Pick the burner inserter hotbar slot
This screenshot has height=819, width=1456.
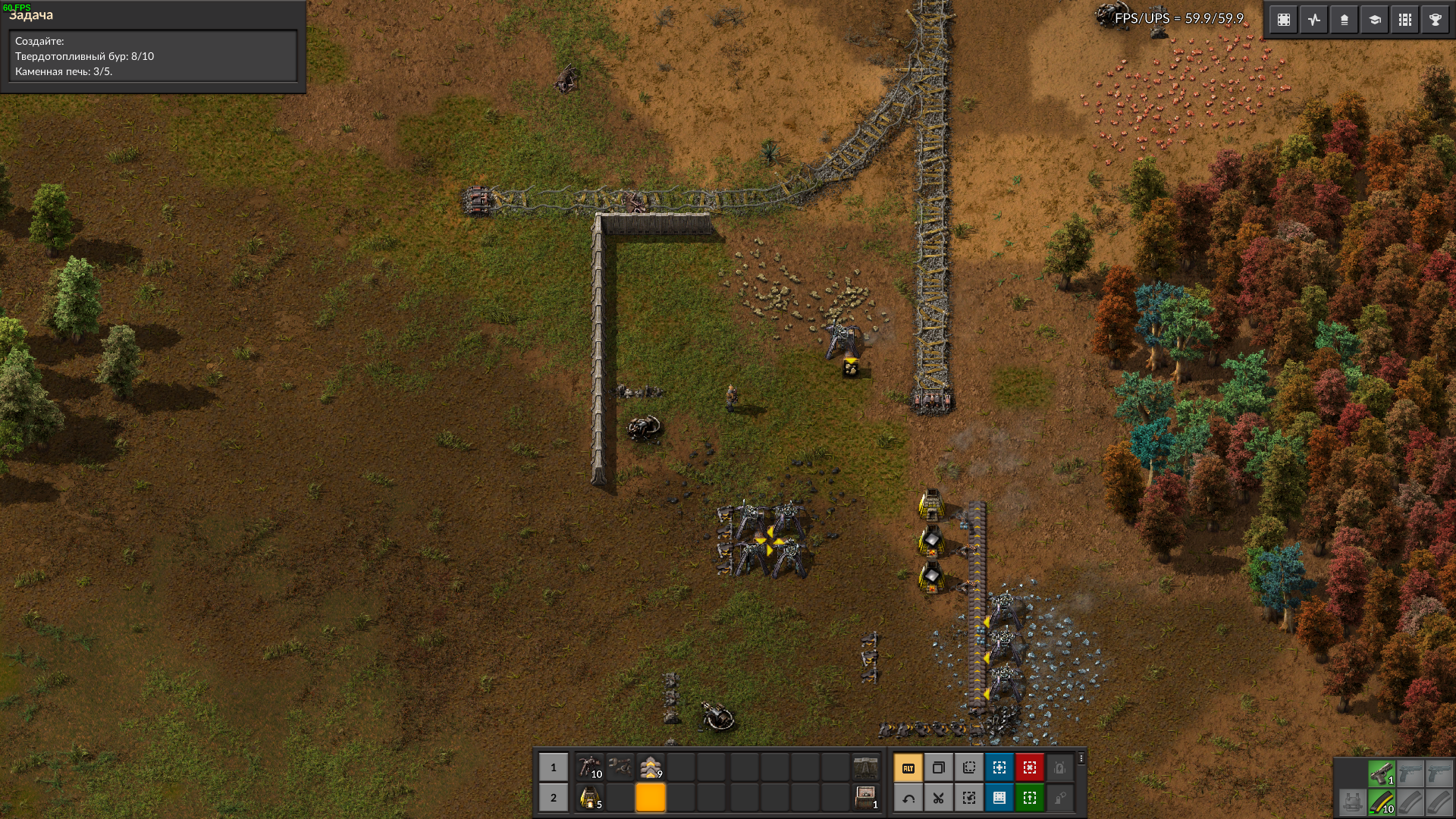coord(620,767)
